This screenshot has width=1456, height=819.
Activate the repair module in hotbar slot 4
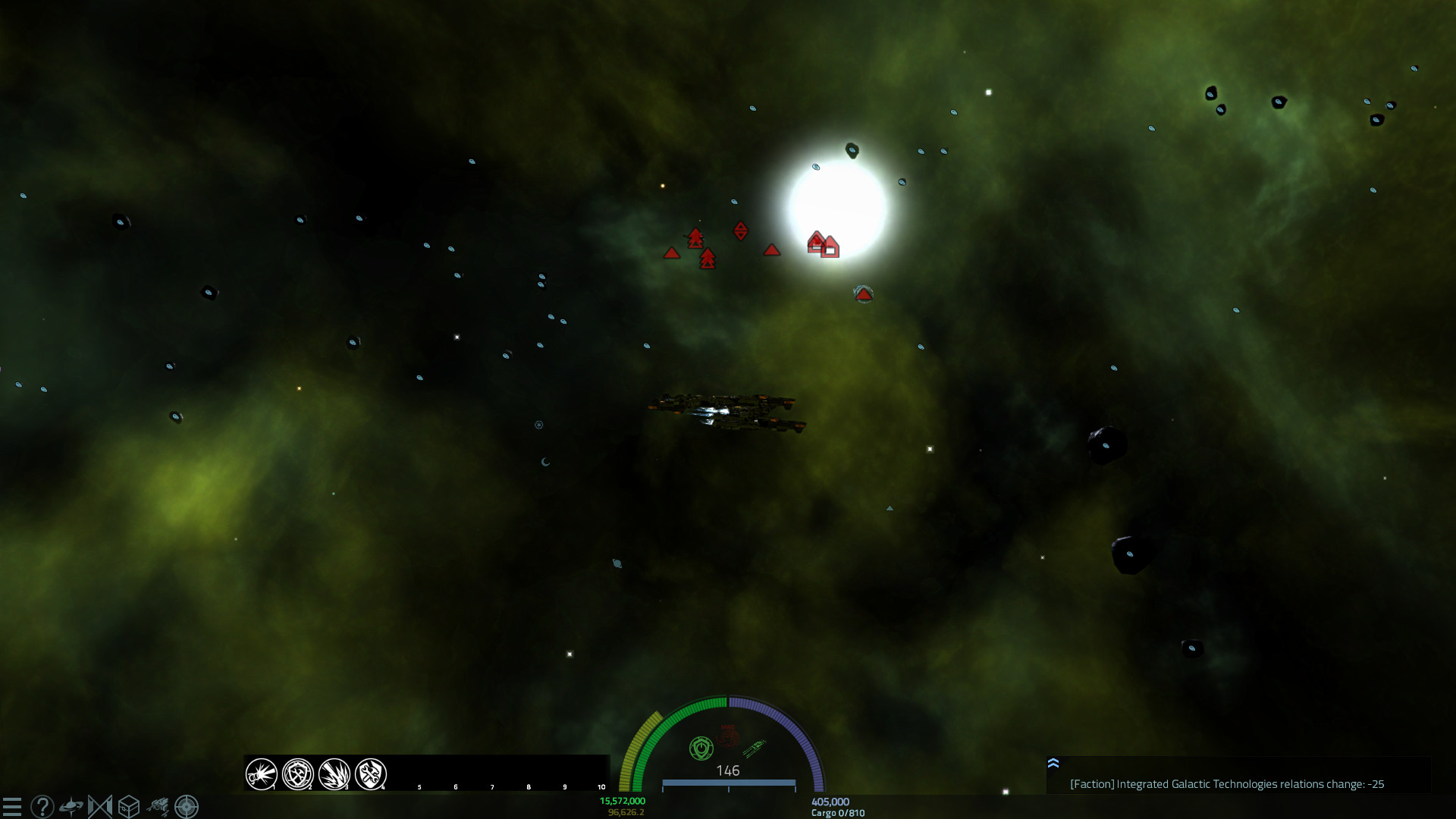click(x=372, y=774)
